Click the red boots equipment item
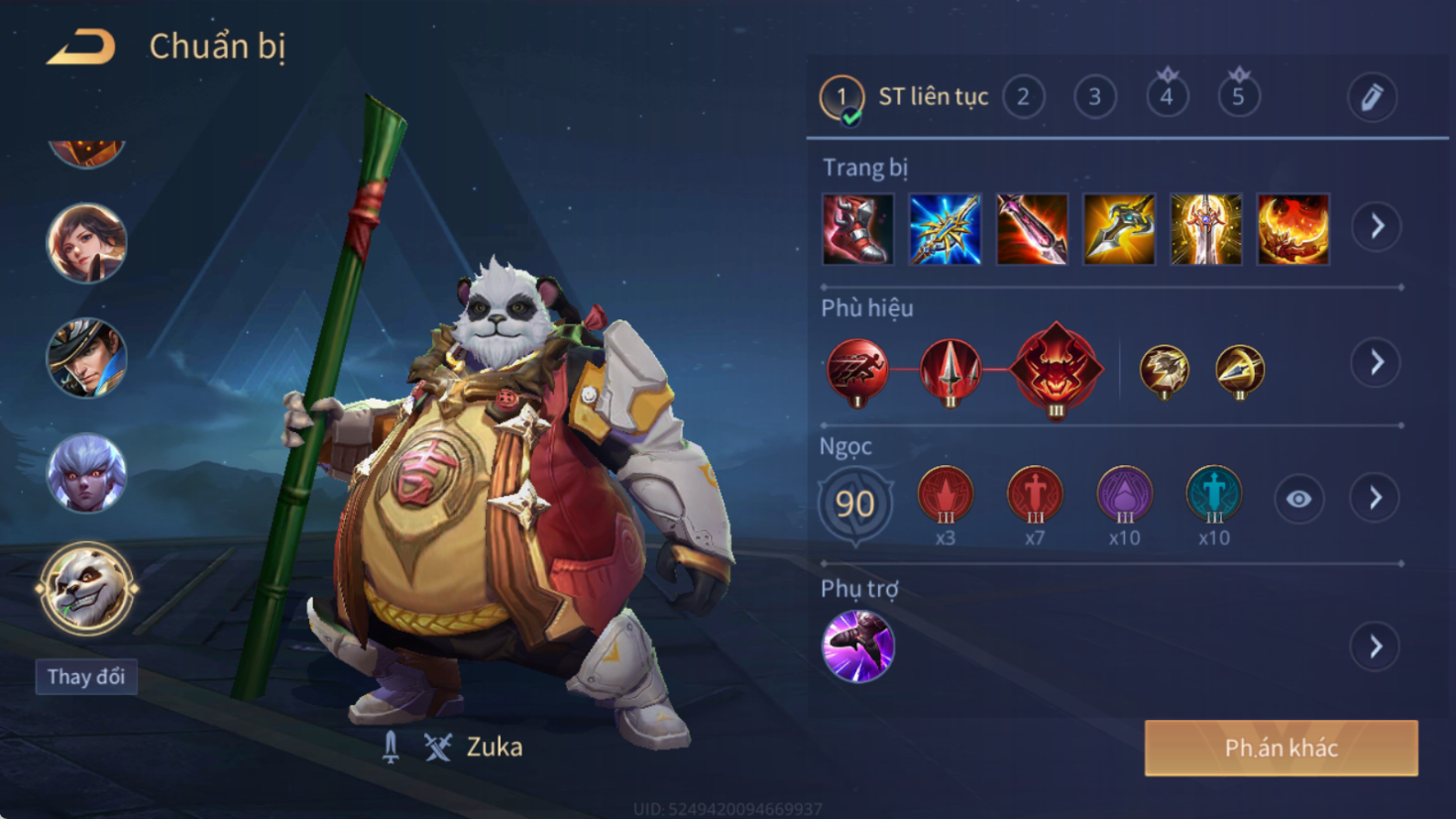 point(857,229)
